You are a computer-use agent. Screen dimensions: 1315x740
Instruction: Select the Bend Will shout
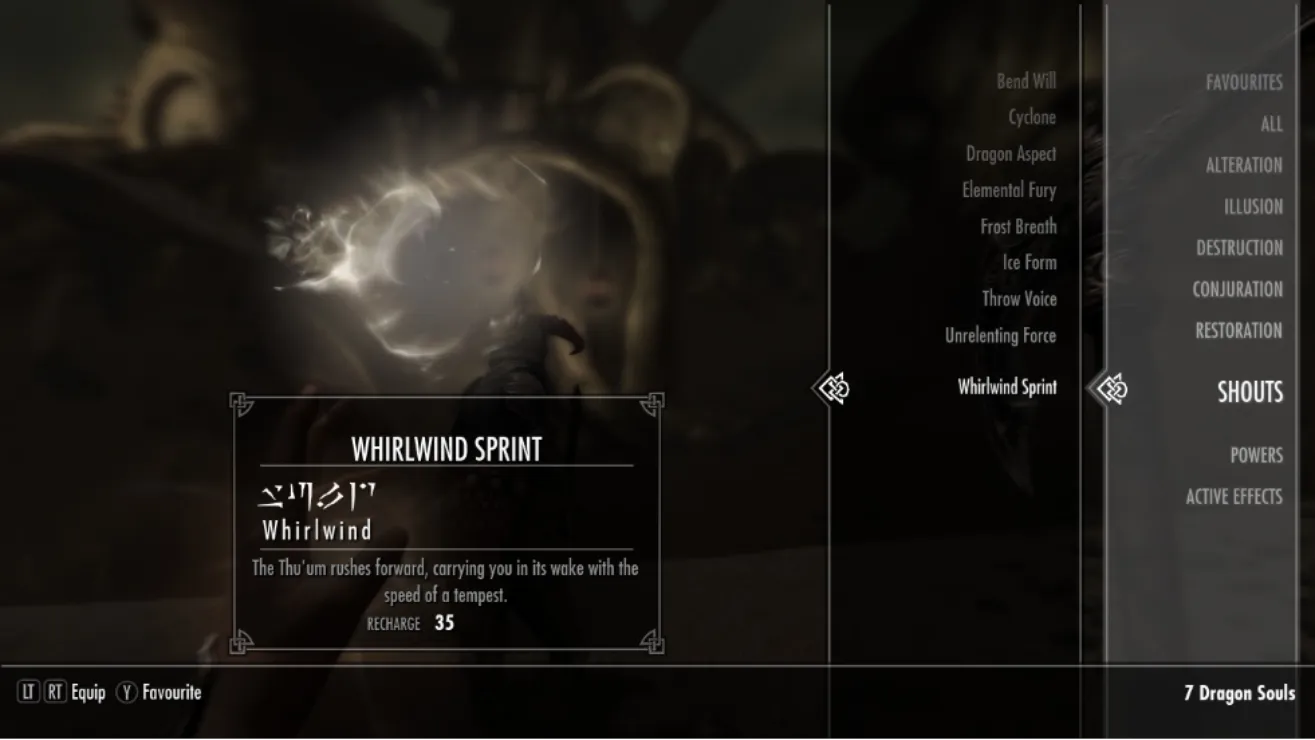(1025, 81)
